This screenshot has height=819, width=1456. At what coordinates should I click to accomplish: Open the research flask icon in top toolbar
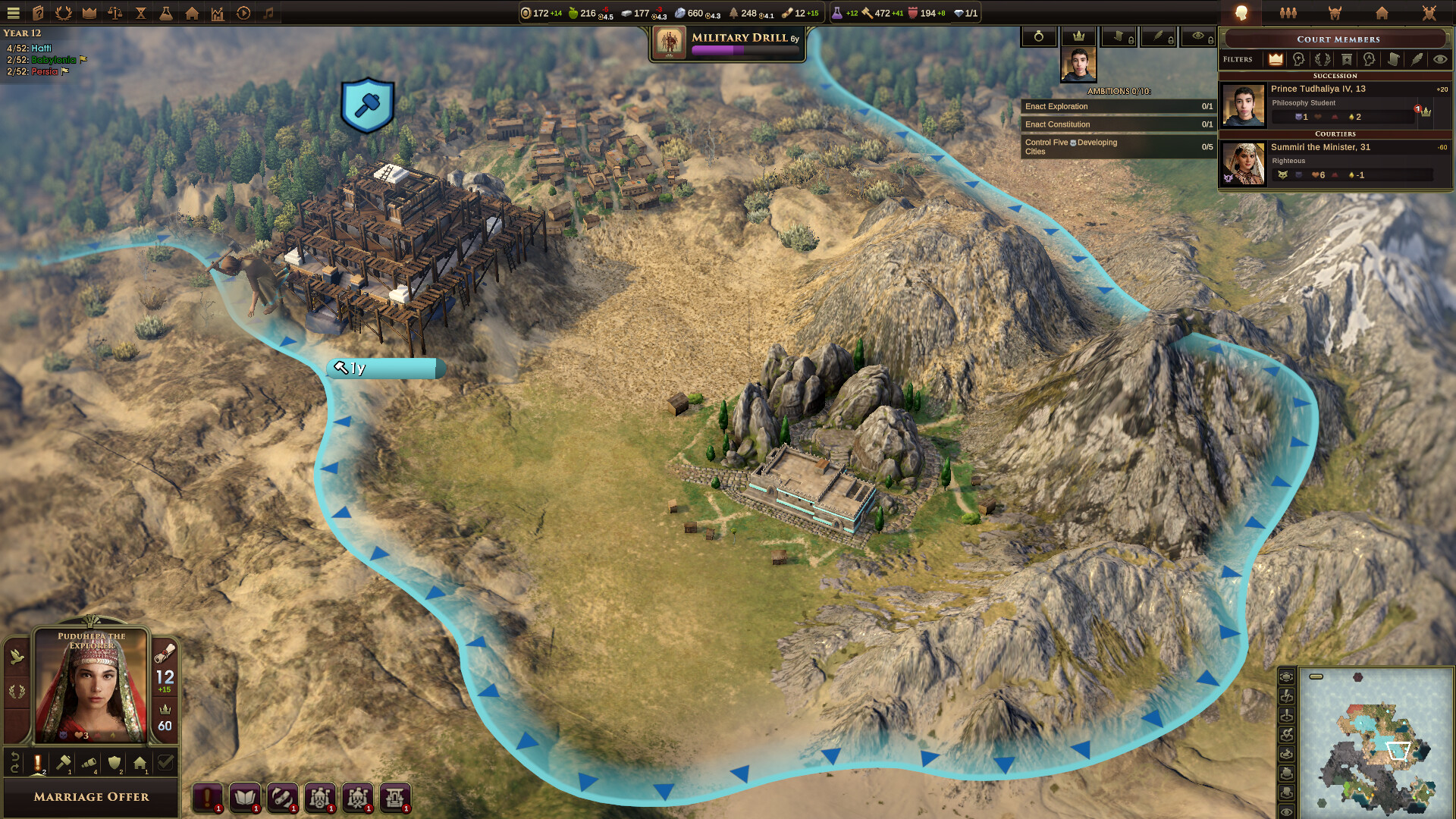168,13
